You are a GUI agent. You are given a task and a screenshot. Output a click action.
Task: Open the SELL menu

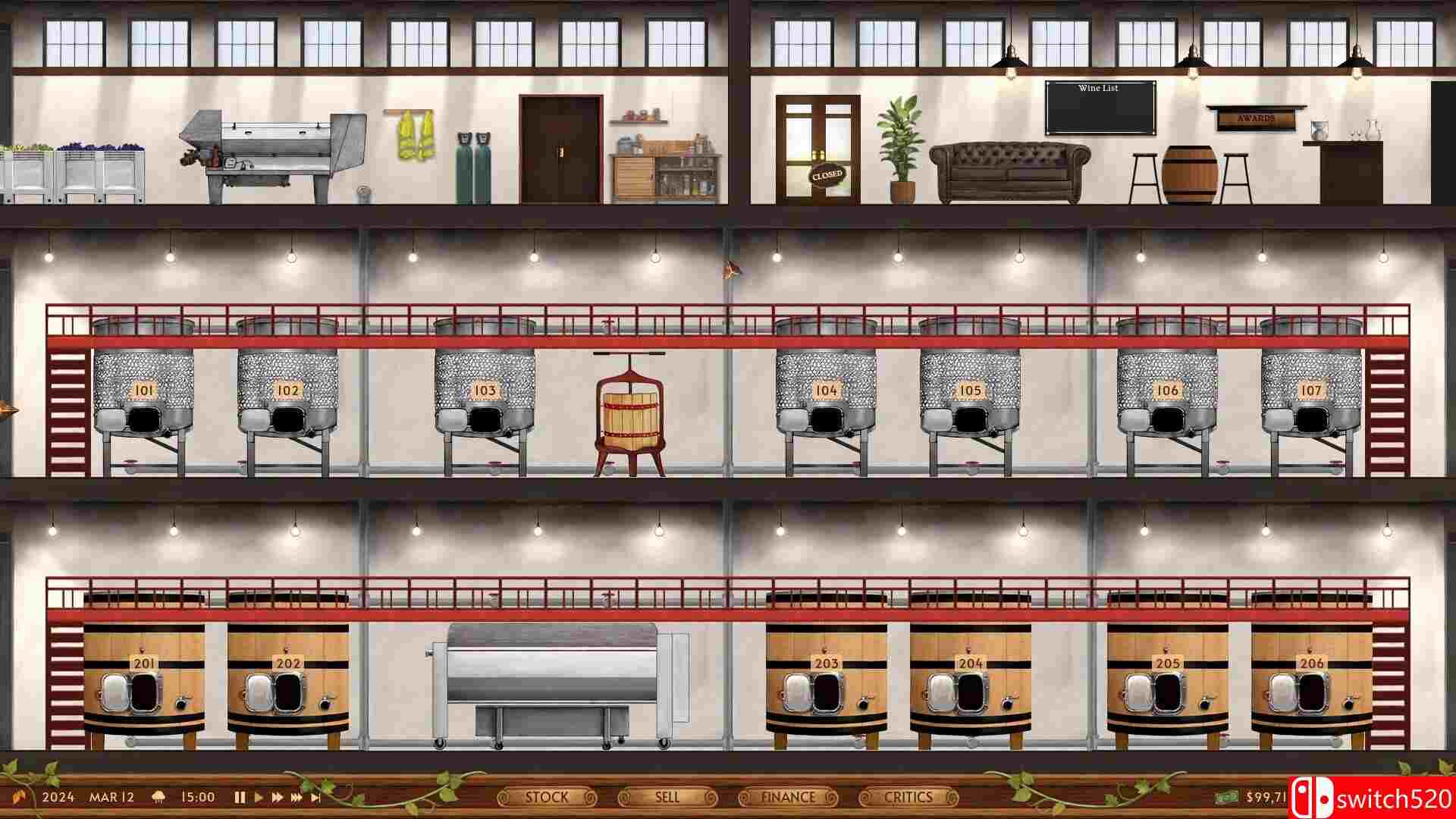click(x=665, y=797)
